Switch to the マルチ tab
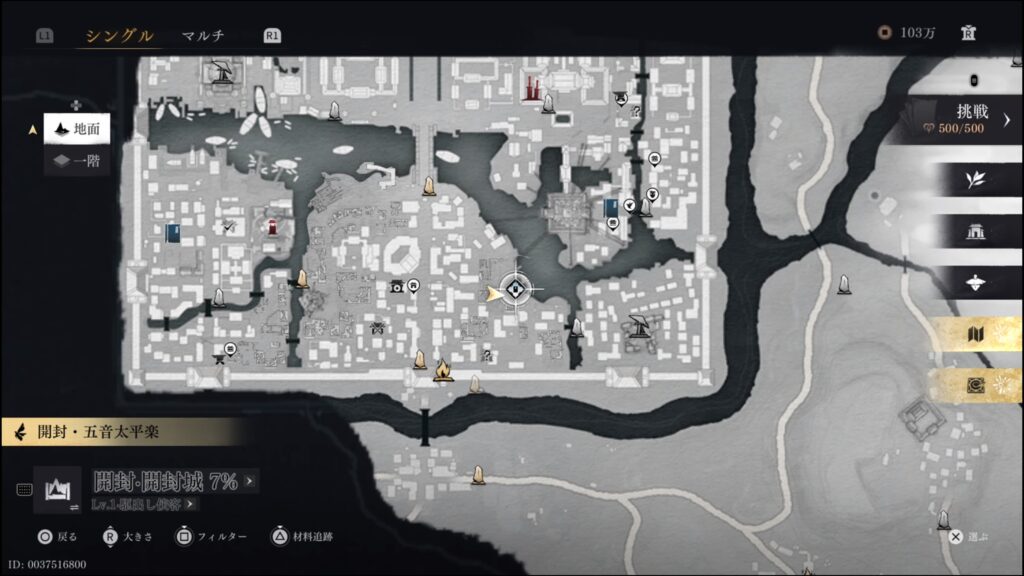 (203, 36)
